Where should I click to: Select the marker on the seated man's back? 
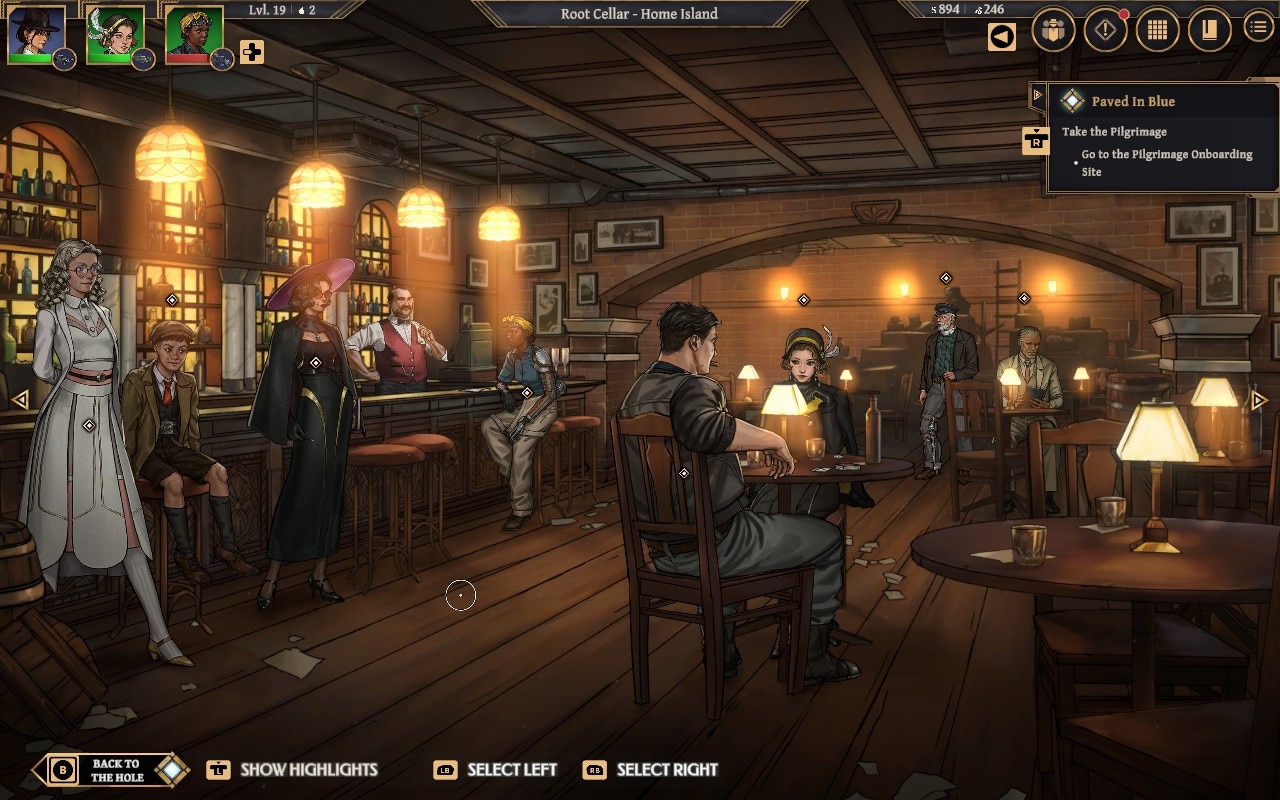click(684, 473)
